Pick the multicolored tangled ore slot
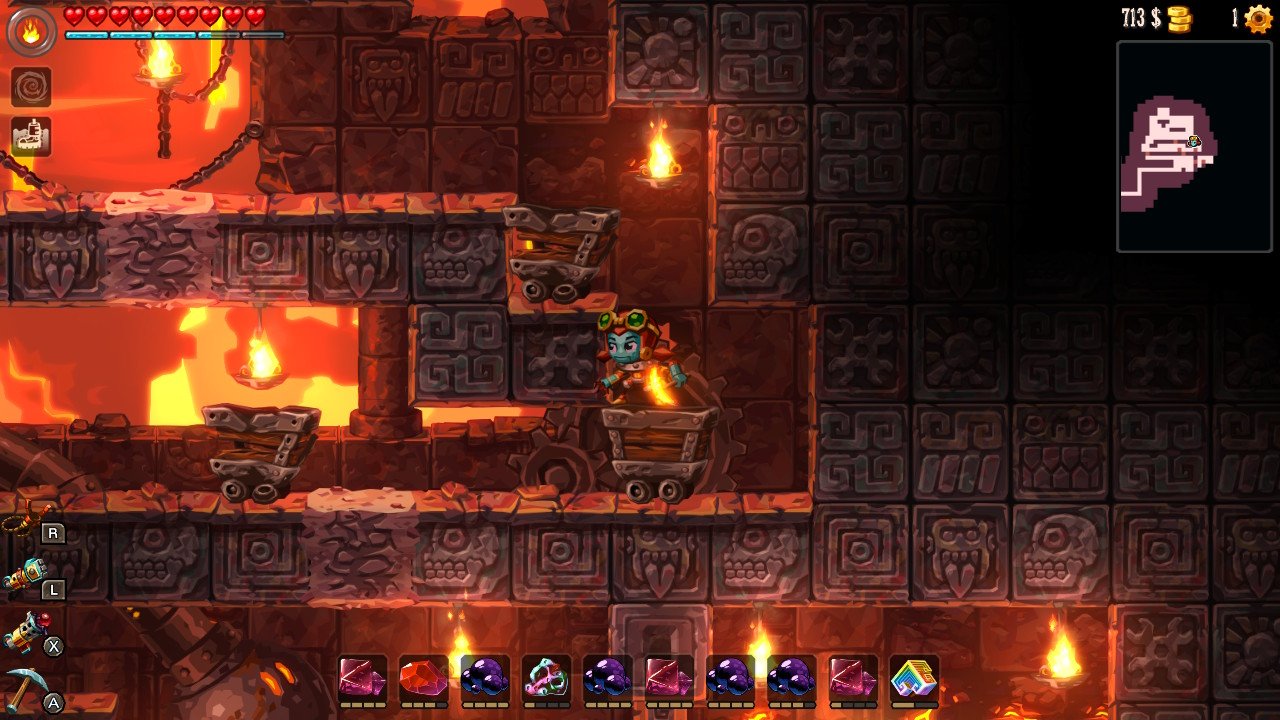 (x=546, y=678)
